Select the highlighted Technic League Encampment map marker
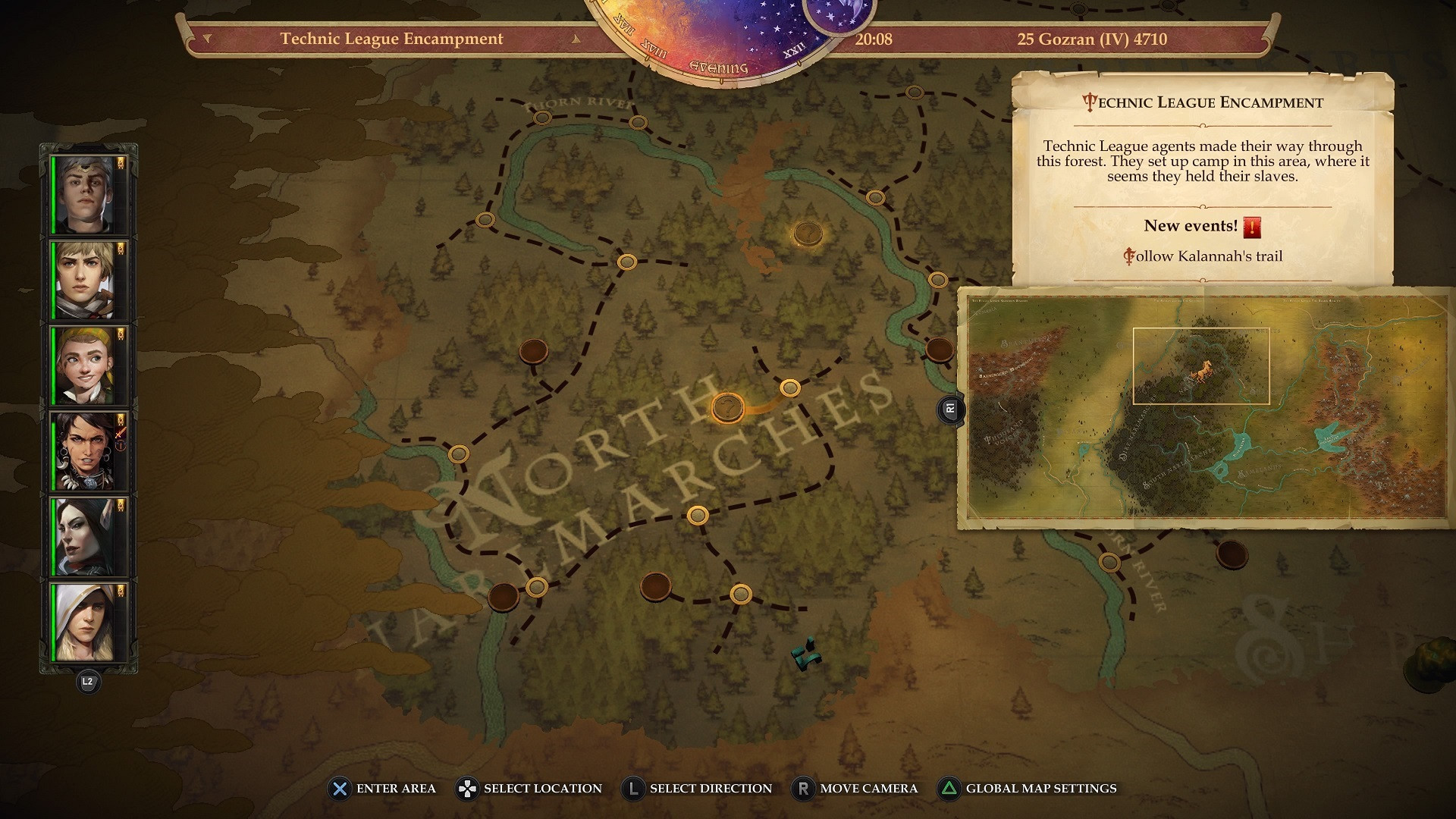Screen dimensions: 1456x819 [x=727, y=408]
